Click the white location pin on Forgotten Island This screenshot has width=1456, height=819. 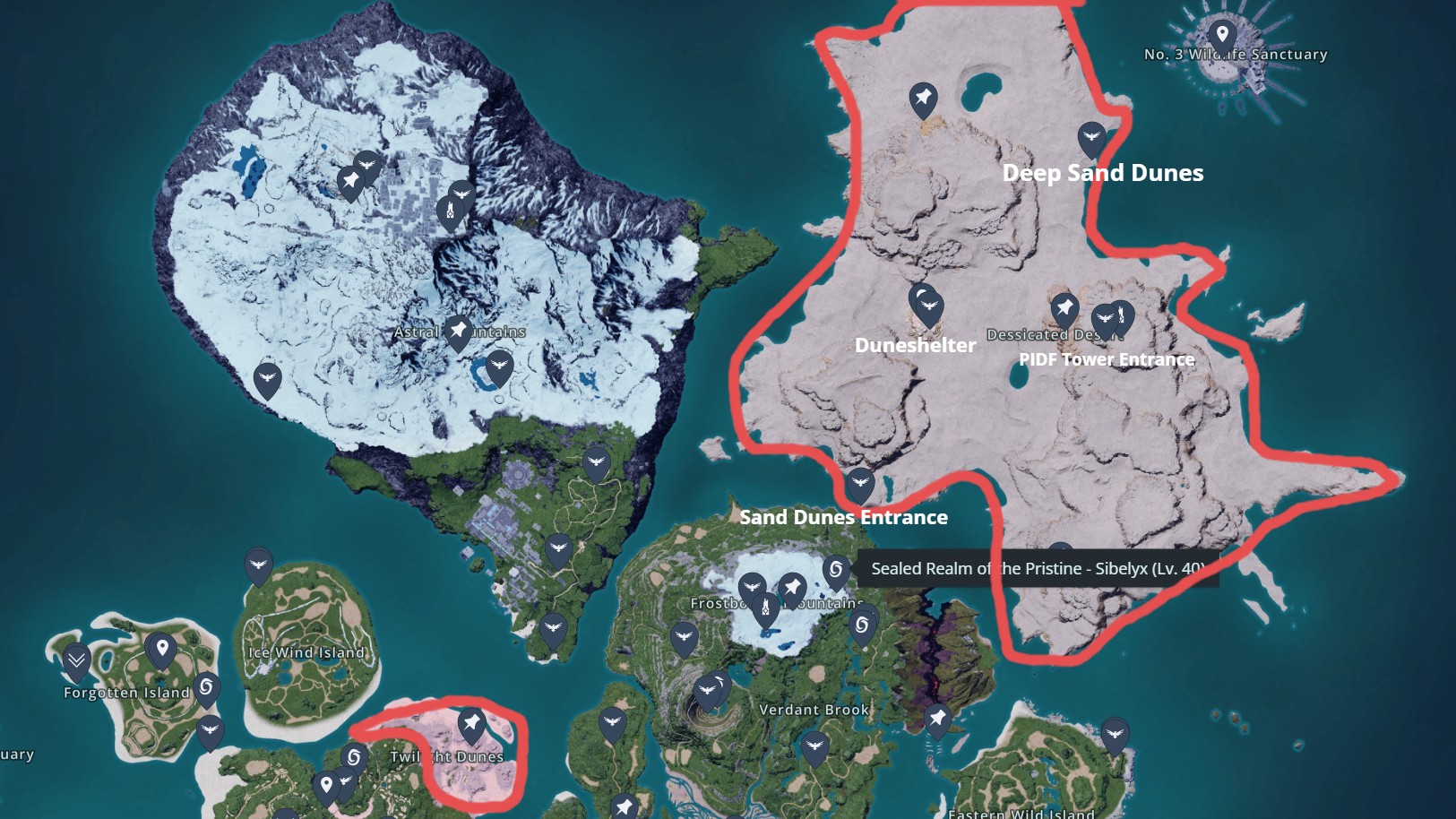point(161,647)
